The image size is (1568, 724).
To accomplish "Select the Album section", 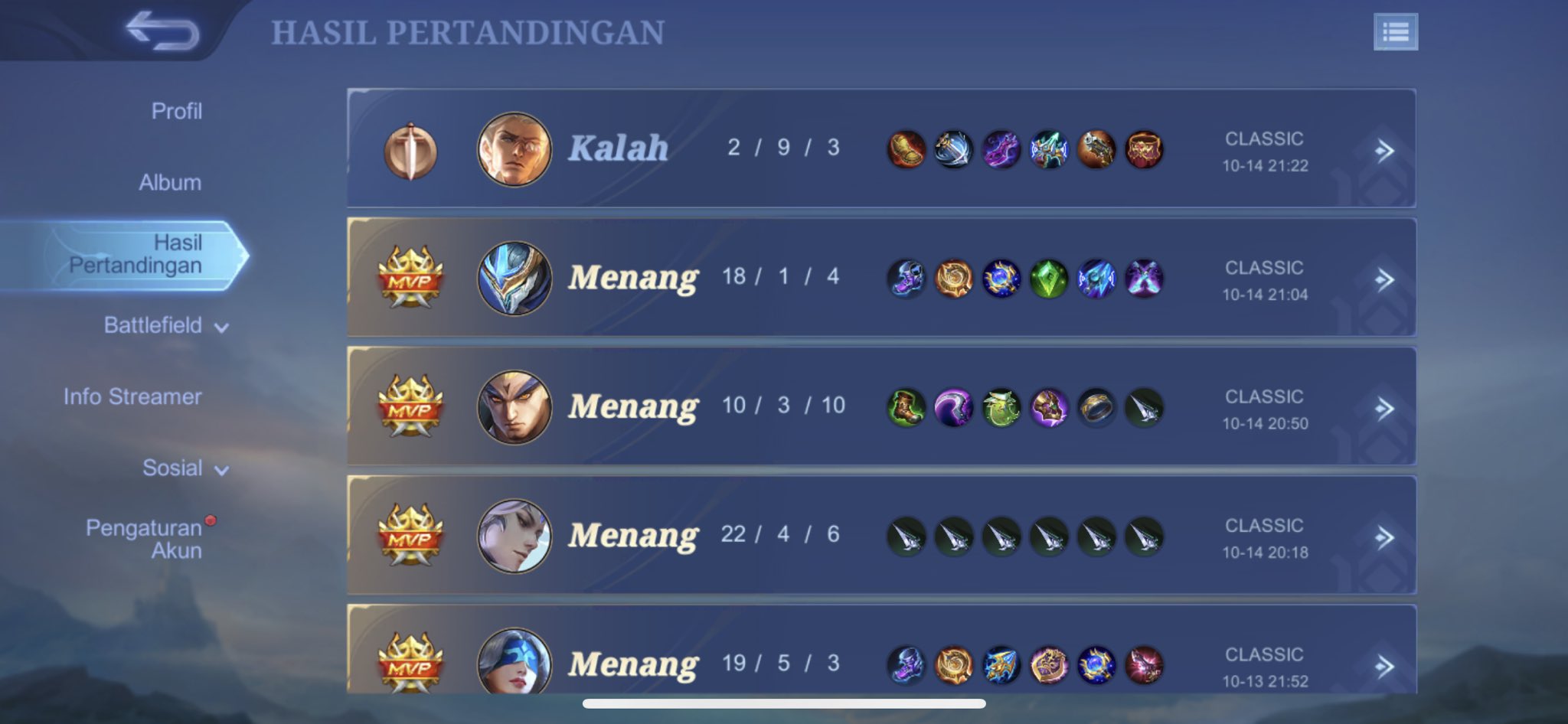I will coord(171,182).
